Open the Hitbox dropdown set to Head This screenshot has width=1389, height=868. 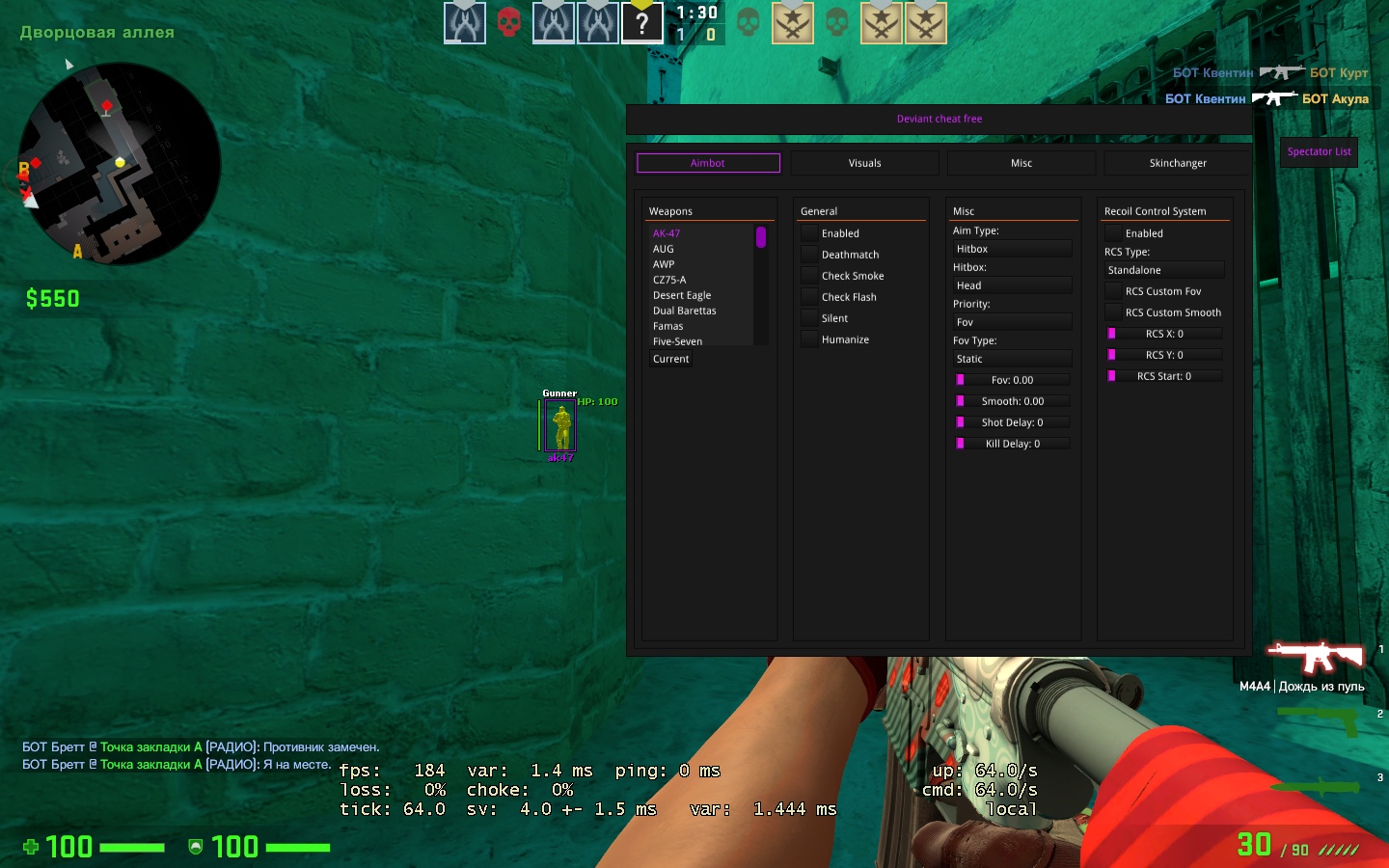point(1012,285)
